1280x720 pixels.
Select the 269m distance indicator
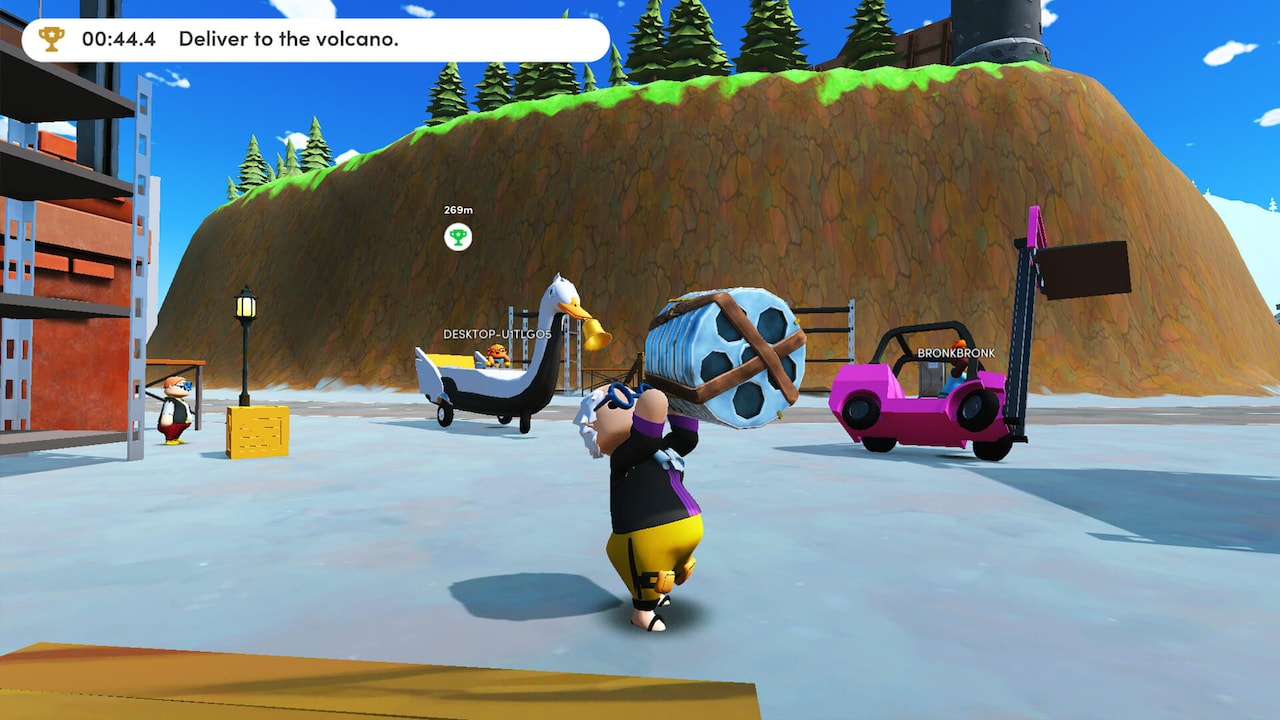pyautogui.click(x=458, y=212)
